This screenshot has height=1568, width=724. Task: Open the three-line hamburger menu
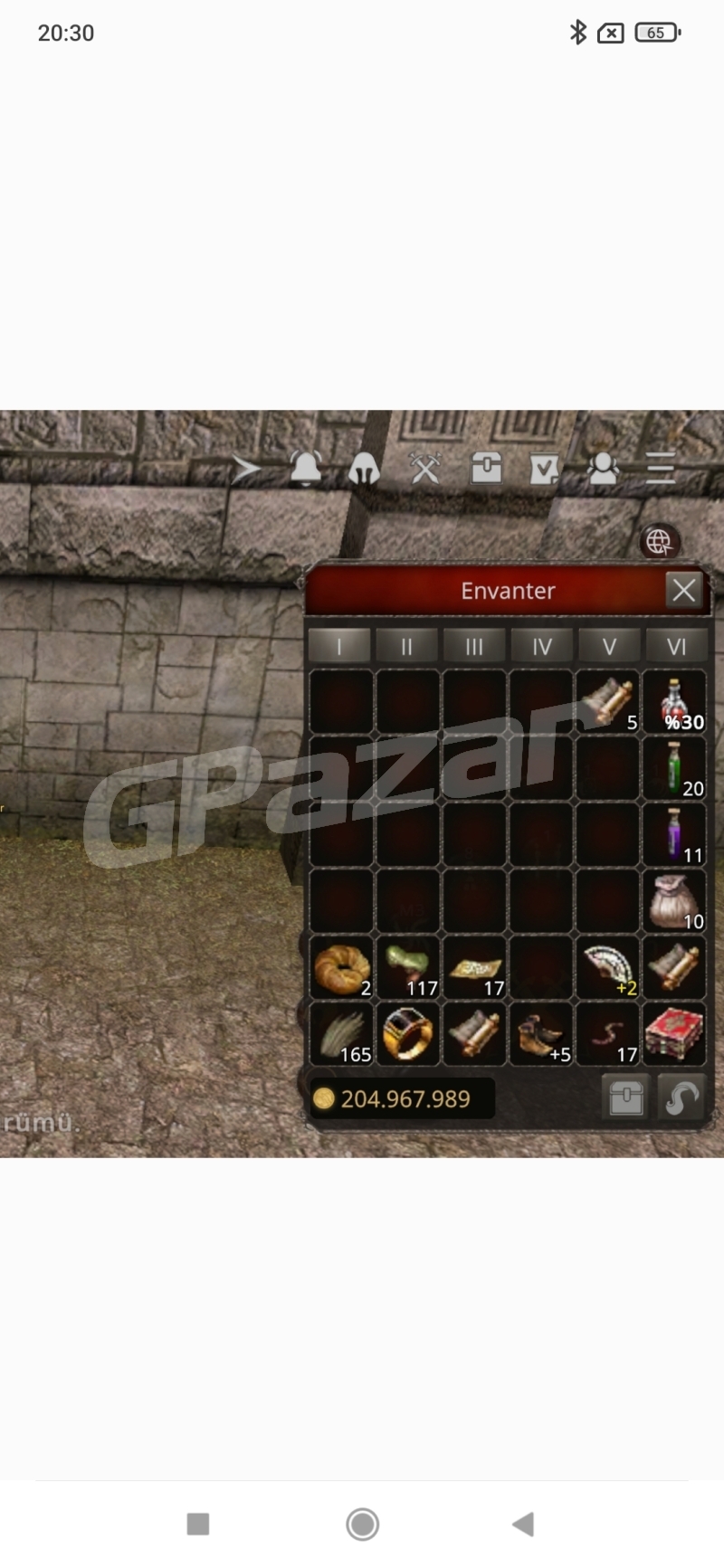point(661,468)
